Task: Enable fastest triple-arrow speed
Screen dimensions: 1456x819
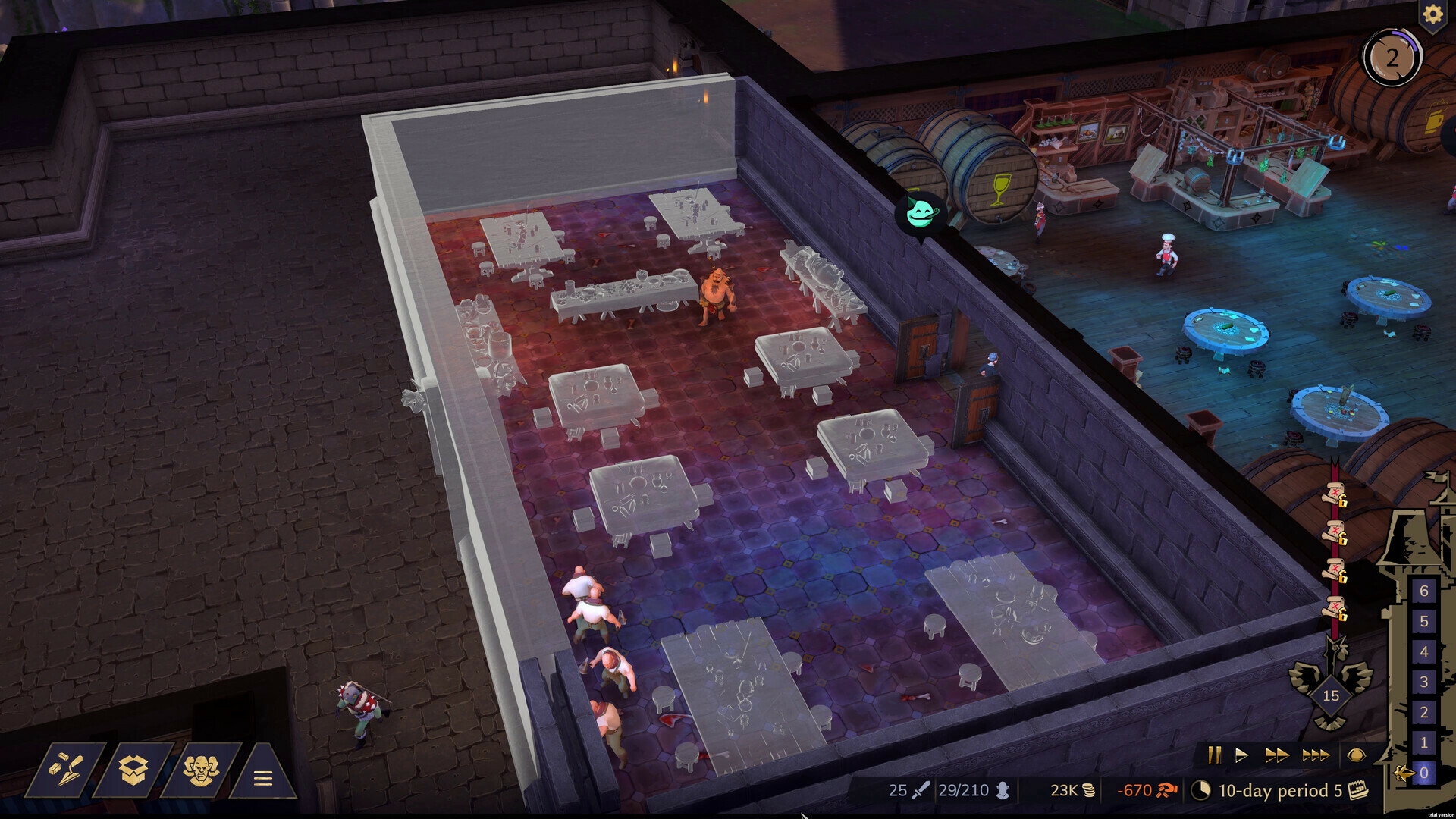Action: point(1315,755)
